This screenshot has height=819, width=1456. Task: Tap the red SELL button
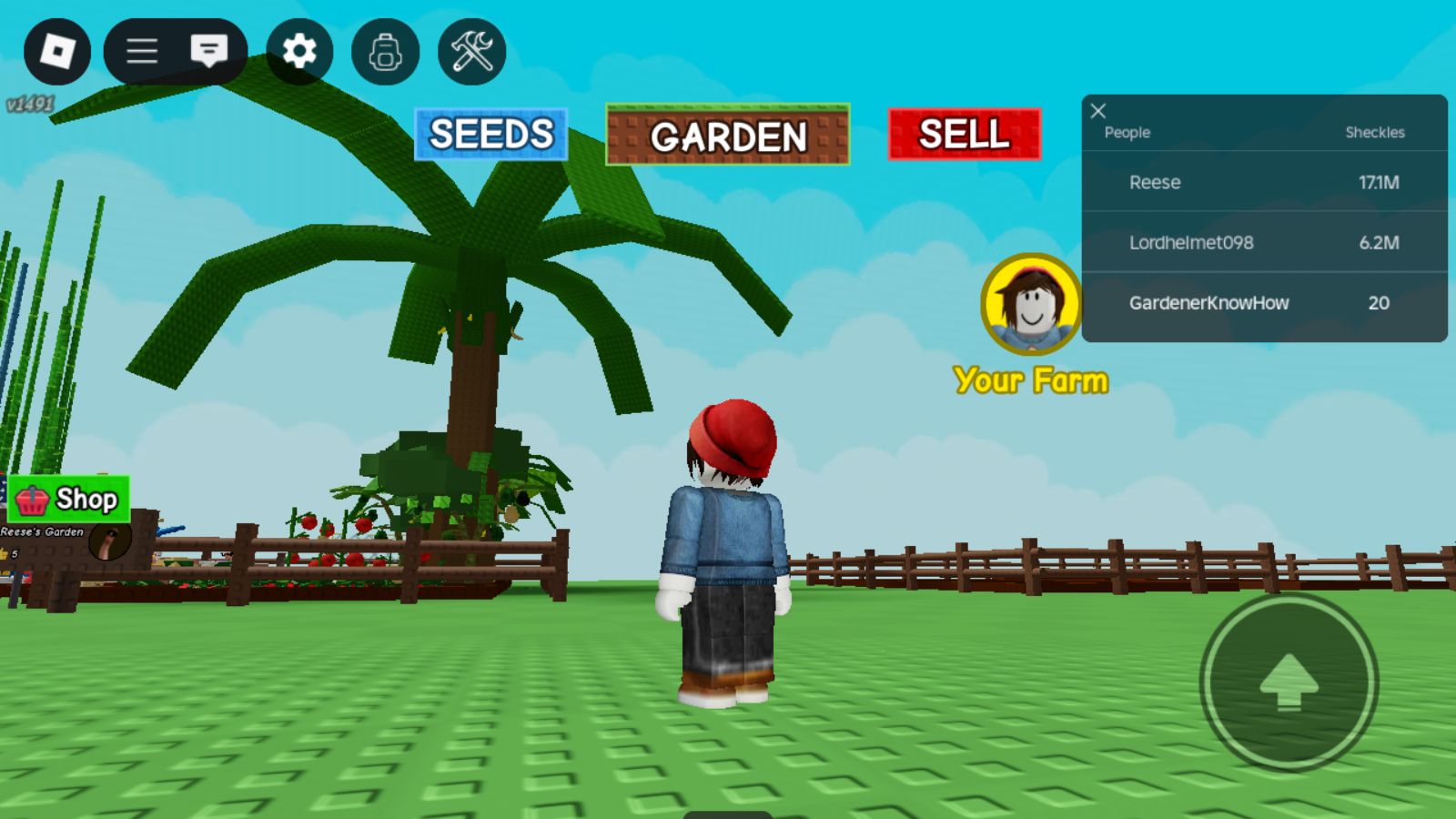[x=965, y=135]
